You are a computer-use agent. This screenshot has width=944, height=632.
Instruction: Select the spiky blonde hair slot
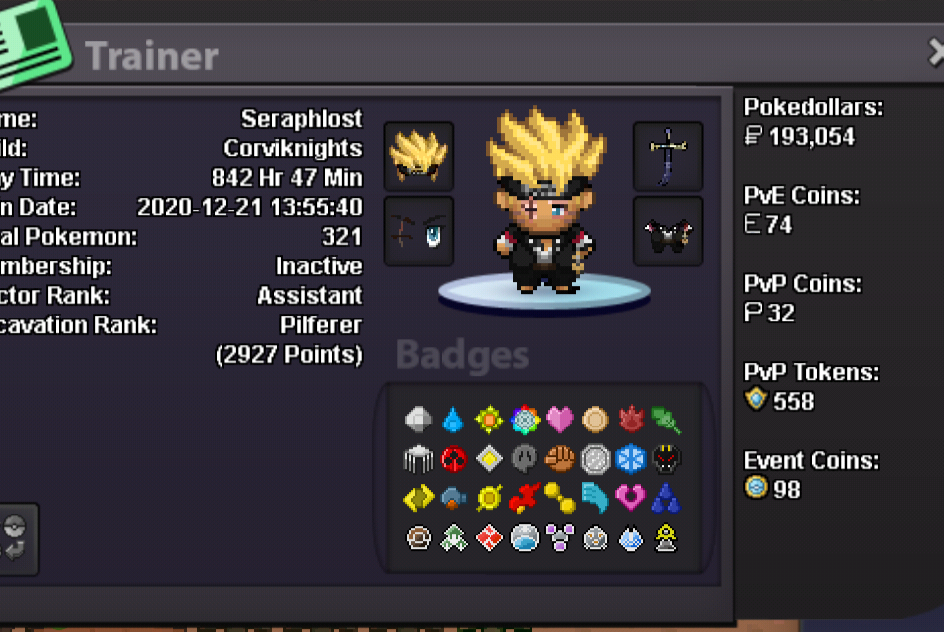click(x=419, y=157)
